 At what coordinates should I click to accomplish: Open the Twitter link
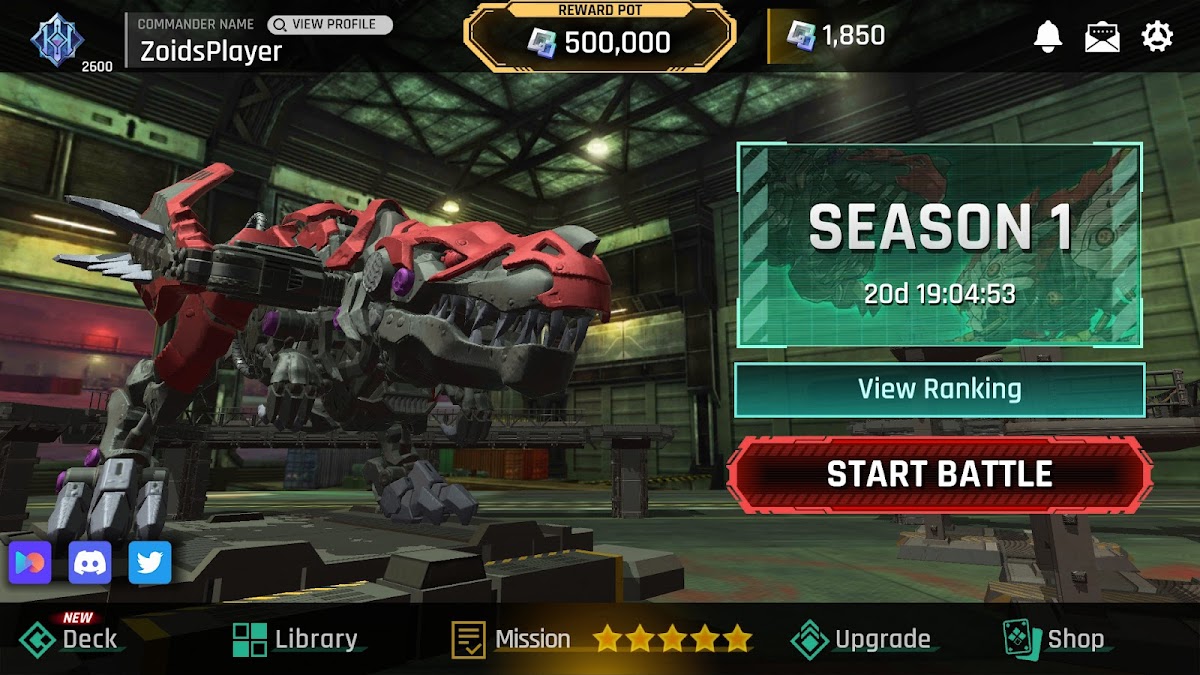pos(150,563)
